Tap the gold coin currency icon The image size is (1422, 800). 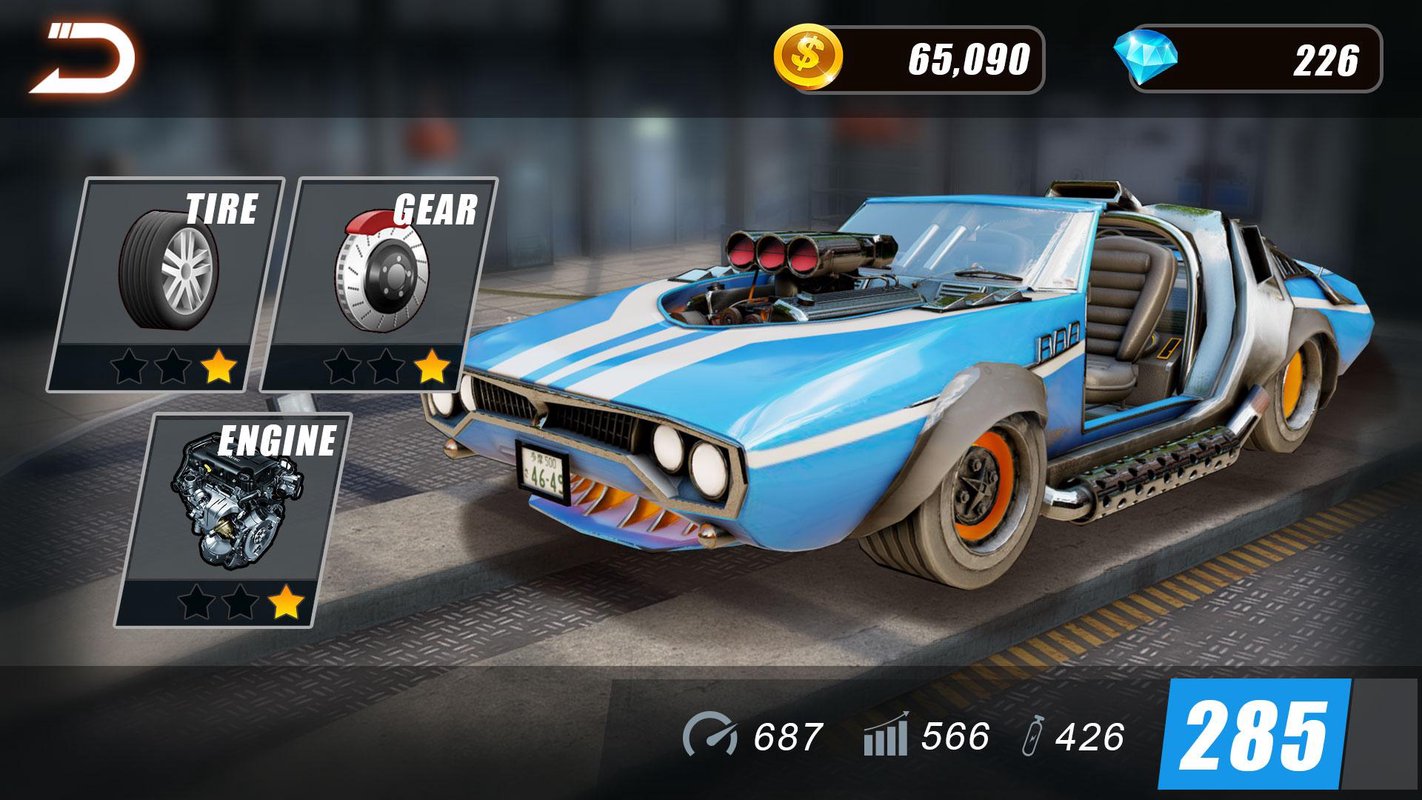click(x=808, y=59)
